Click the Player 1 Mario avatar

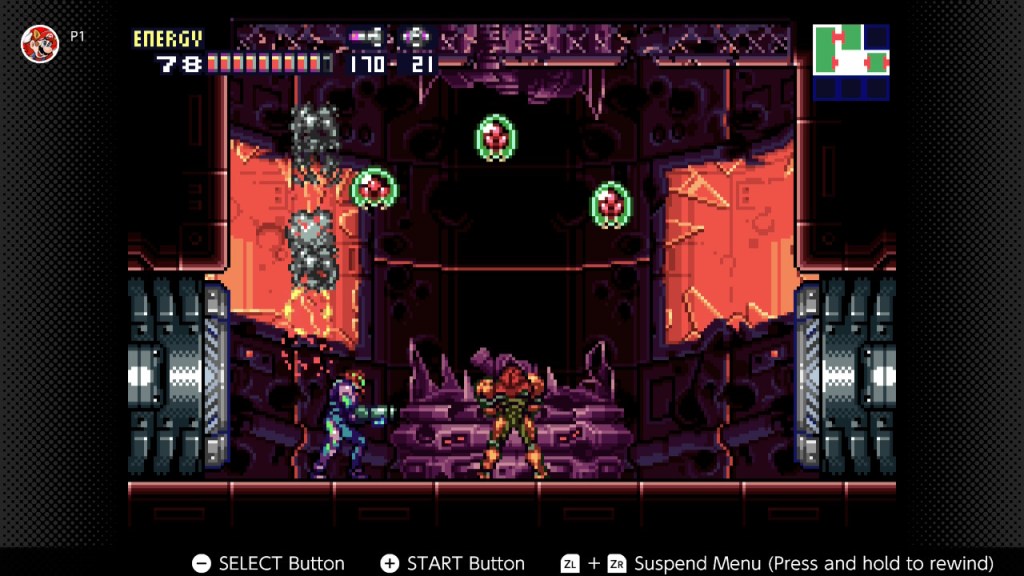click(40, 43)
